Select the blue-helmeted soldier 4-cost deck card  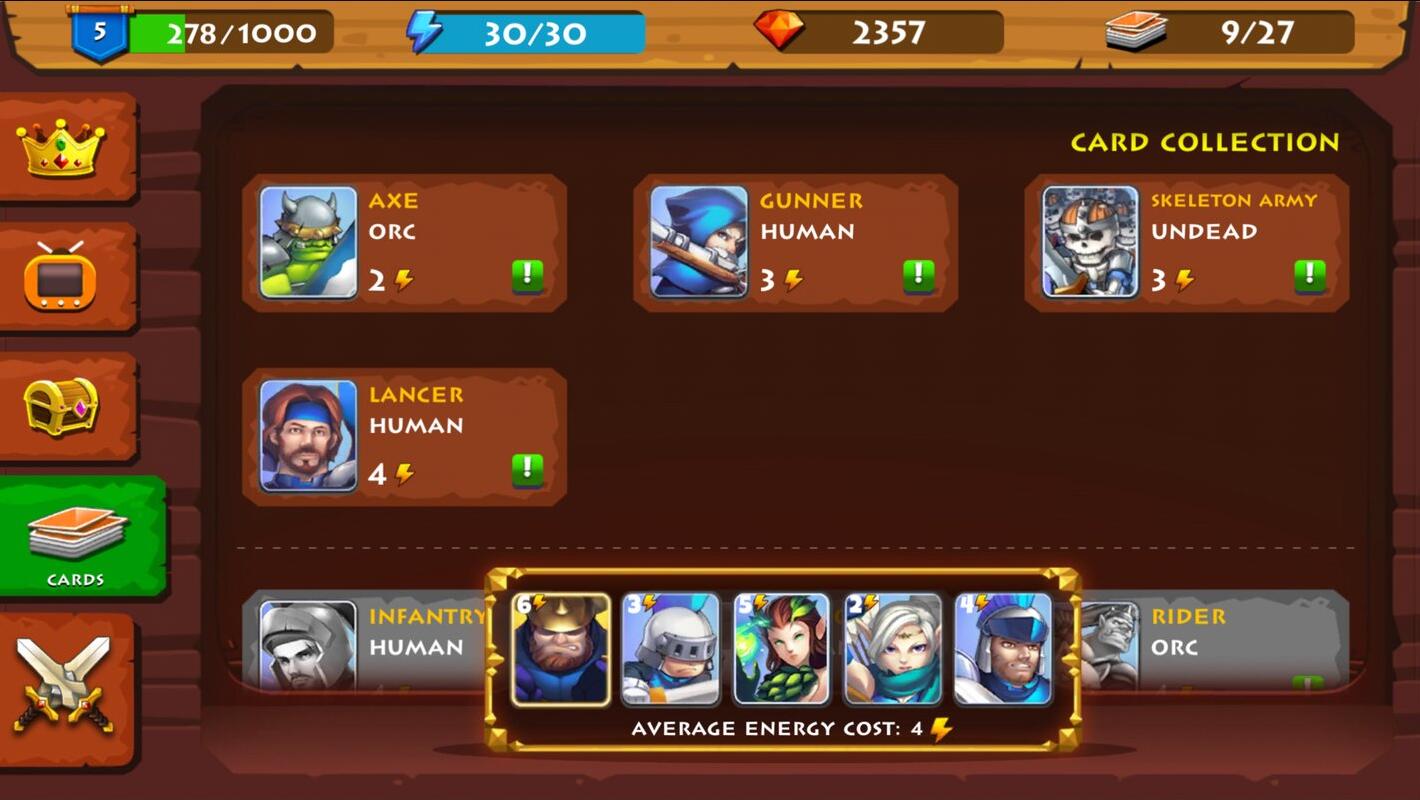point(1003,649)
